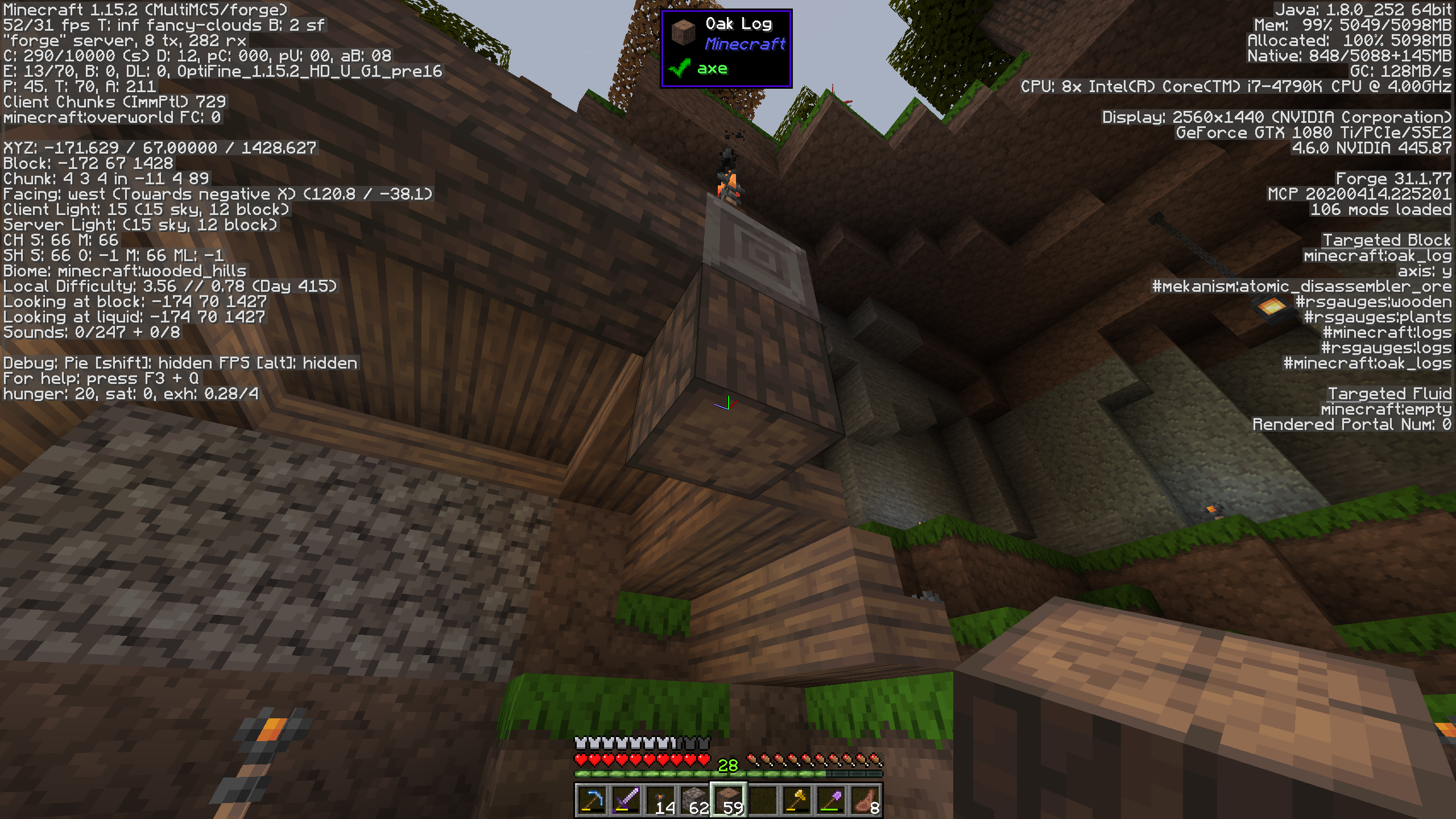This screenshot has height=819, width=1456.
Task: Choose the torch stack of 14
Action: coord(660,800)
